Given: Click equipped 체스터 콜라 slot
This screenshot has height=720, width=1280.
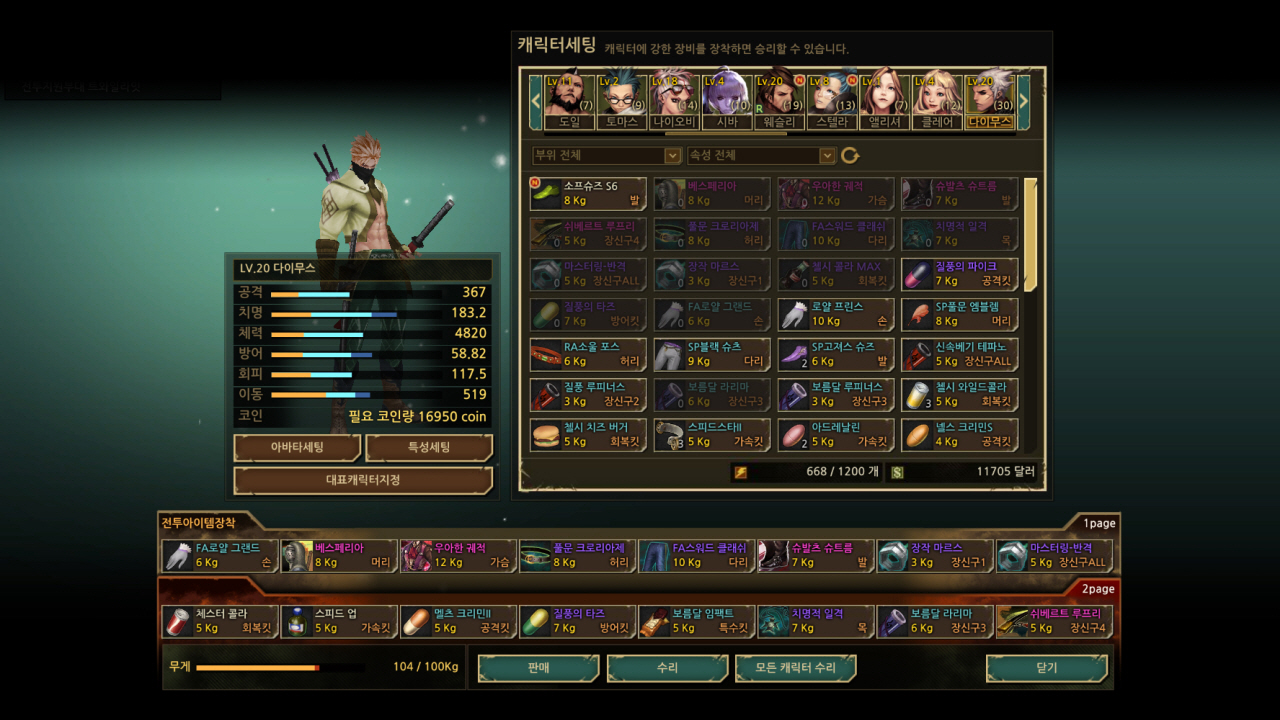Looking at the screenshot, I should (x=220, y=621).
